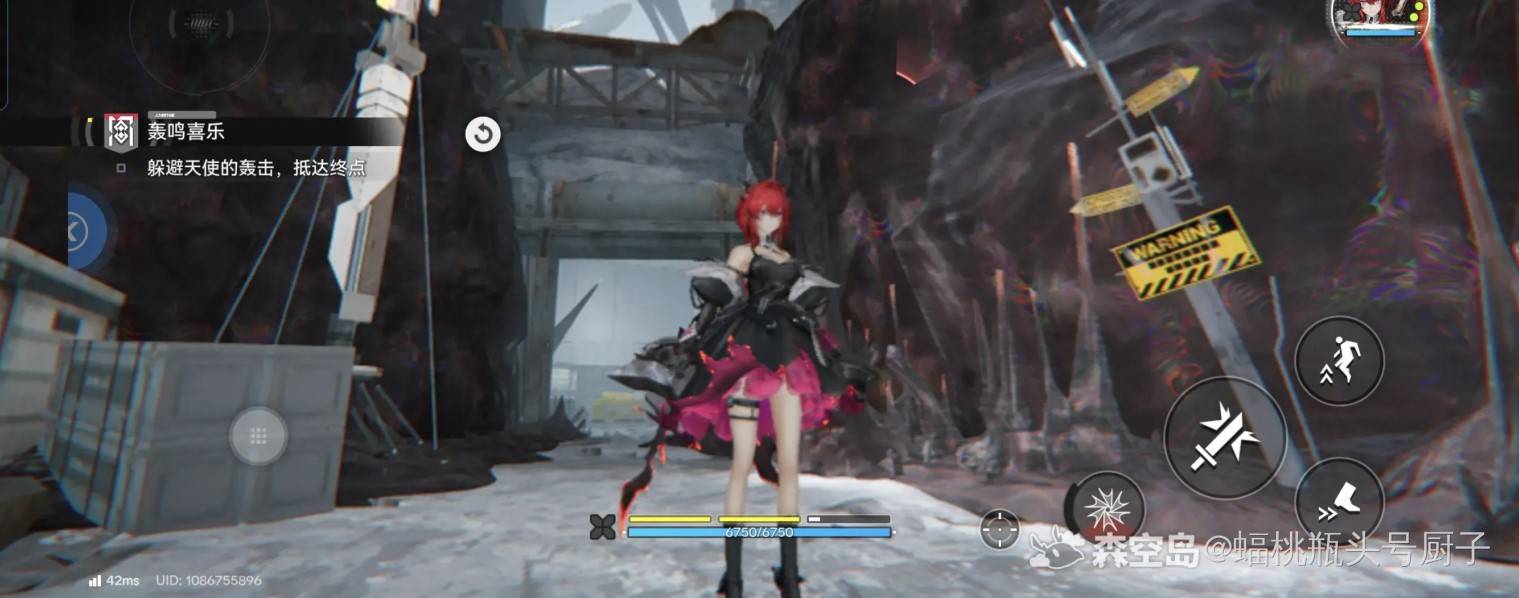Tap the sword basic attack button

coord(1225,438)
